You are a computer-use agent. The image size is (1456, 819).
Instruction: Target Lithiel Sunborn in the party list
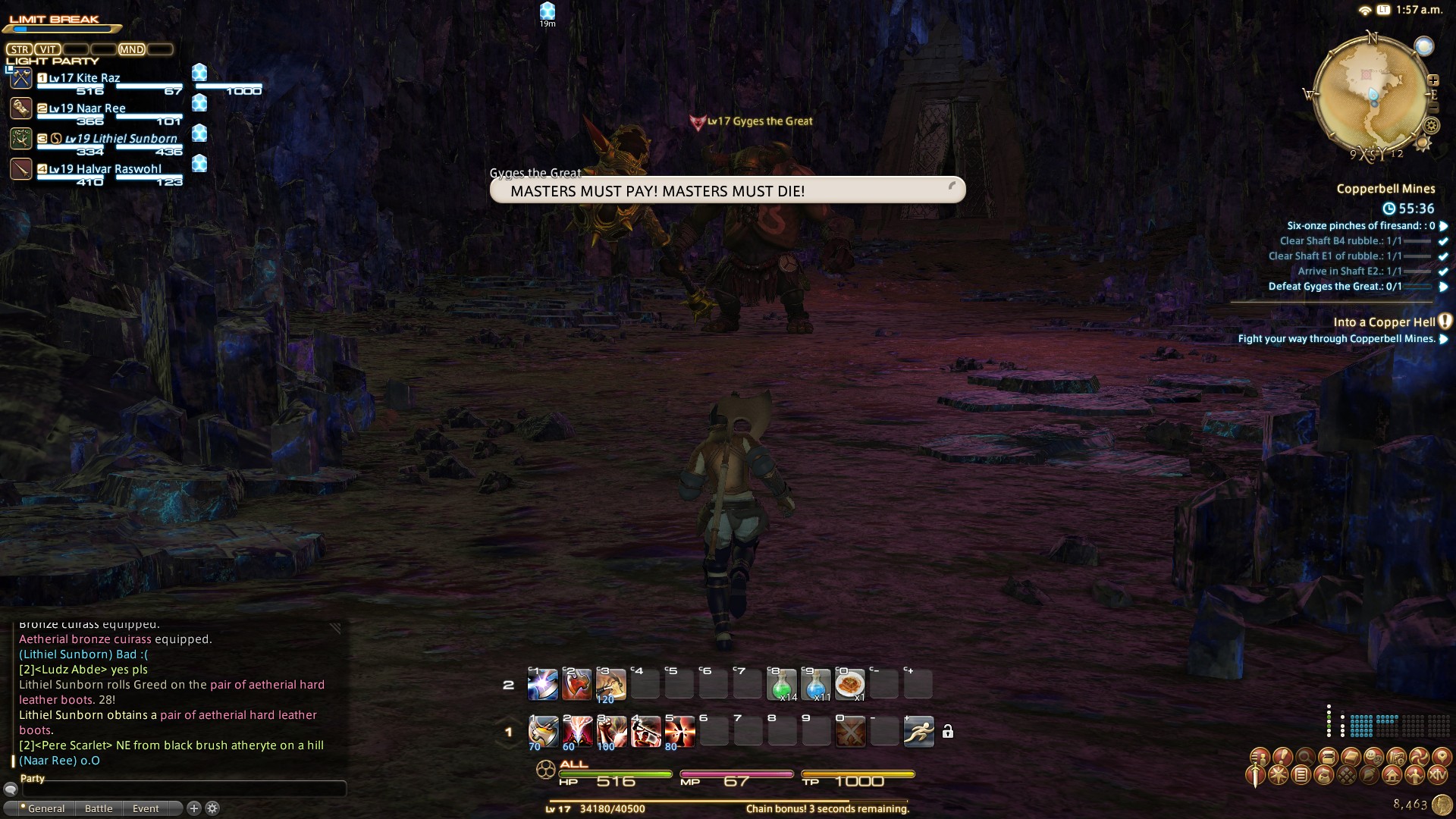121,139
